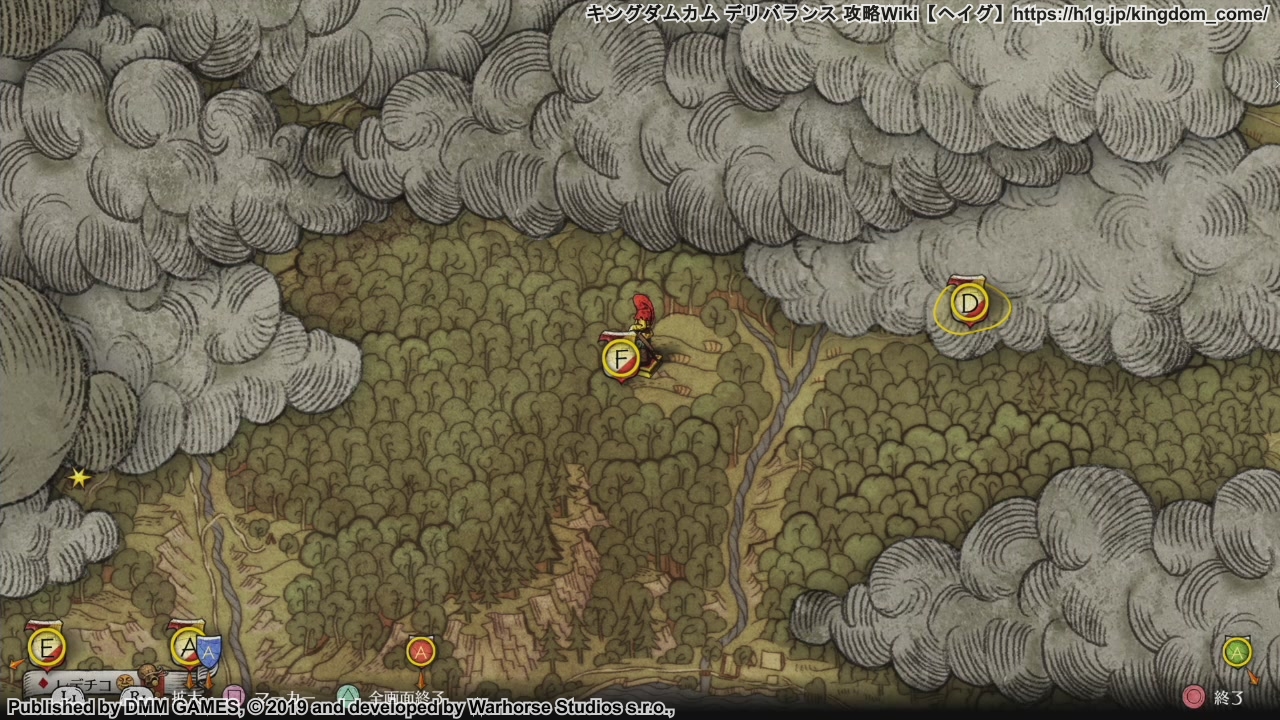Select the blue shield marker A

[208, 652]
